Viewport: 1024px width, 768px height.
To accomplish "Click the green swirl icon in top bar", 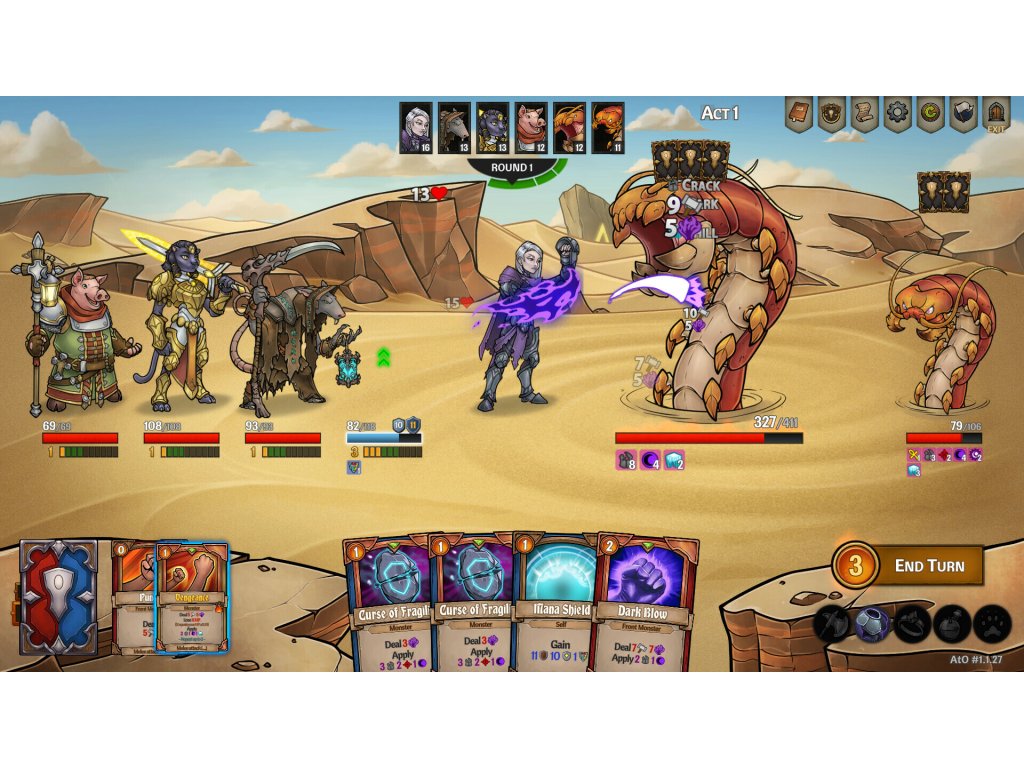I will tap(930, 114).
